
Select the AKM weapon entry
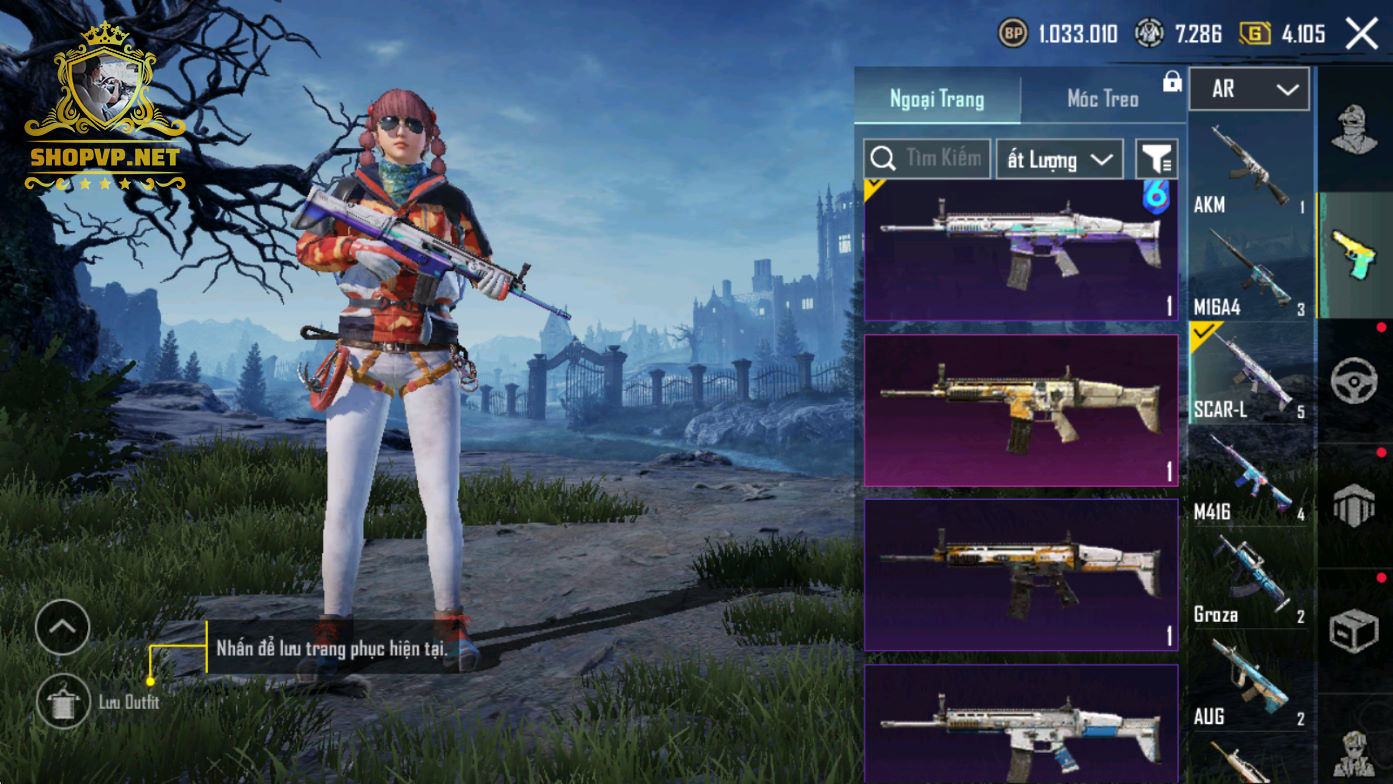1250,168
